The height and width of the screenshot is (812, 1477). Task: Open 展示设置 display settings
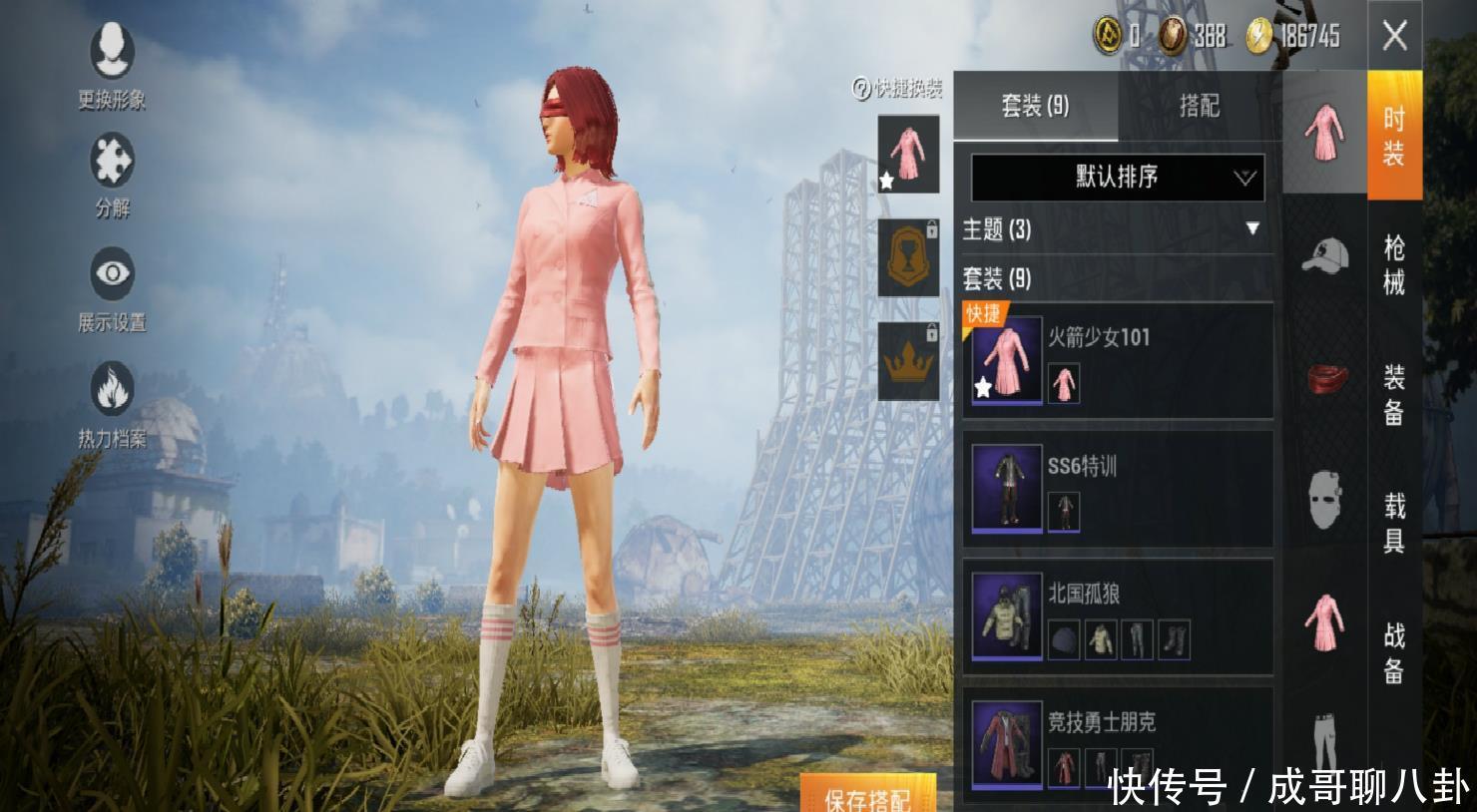(112, 287)
